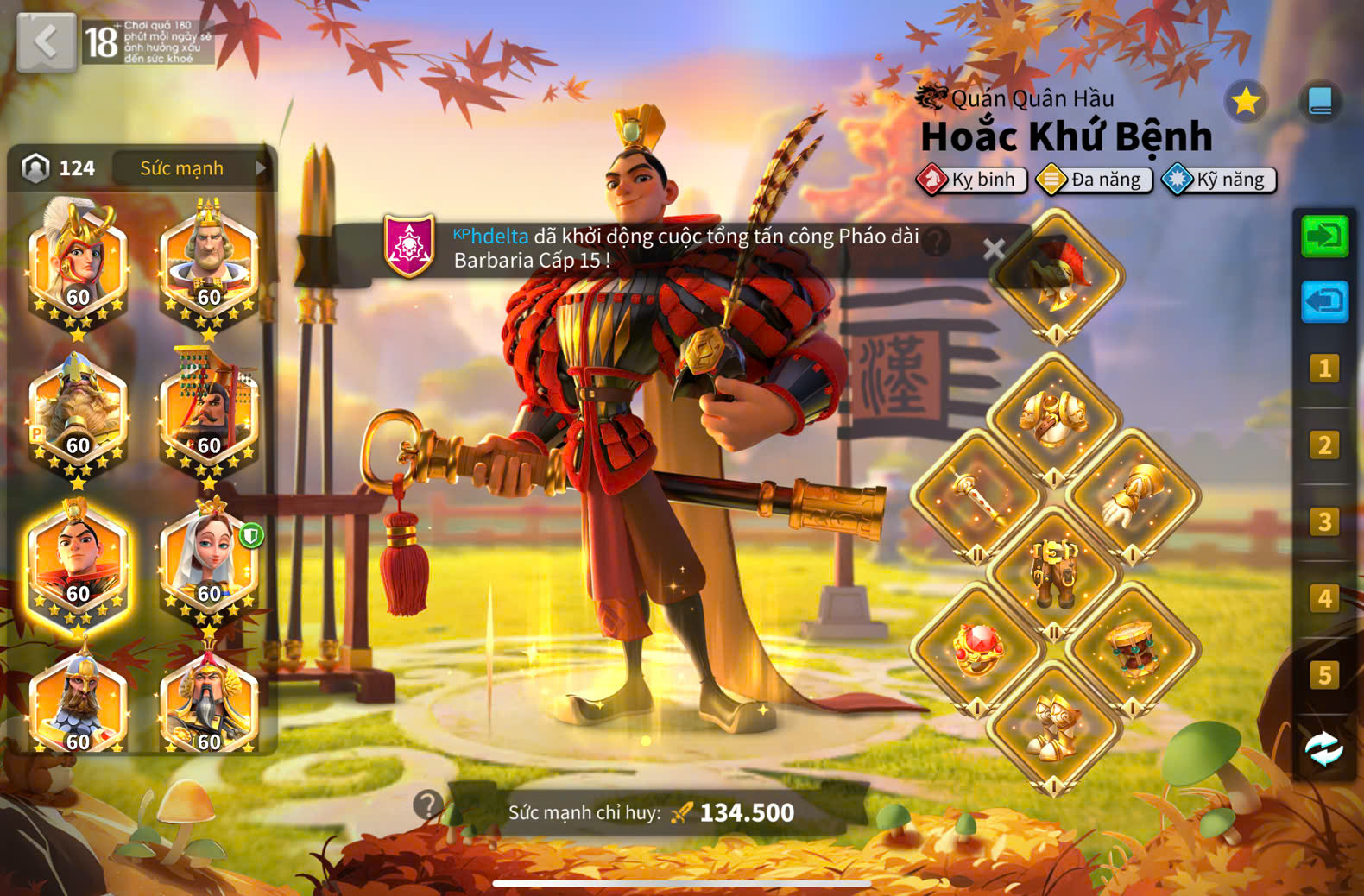The height and width of the screenshot is (896, 1364).
Task: Click the green arrow equipment button
Action: (1324, 236)
